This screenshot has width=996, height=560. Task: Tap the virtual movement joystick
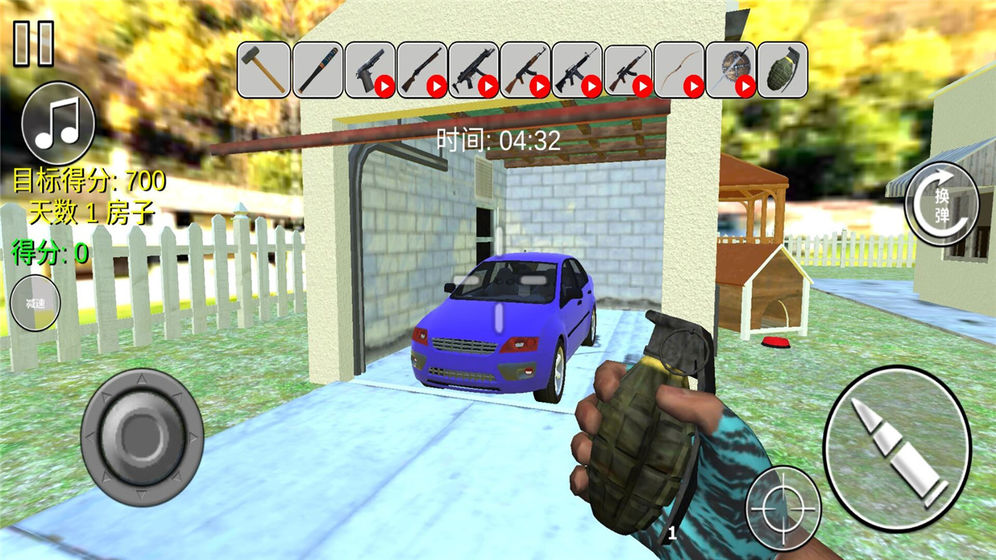tap(141, 437)
